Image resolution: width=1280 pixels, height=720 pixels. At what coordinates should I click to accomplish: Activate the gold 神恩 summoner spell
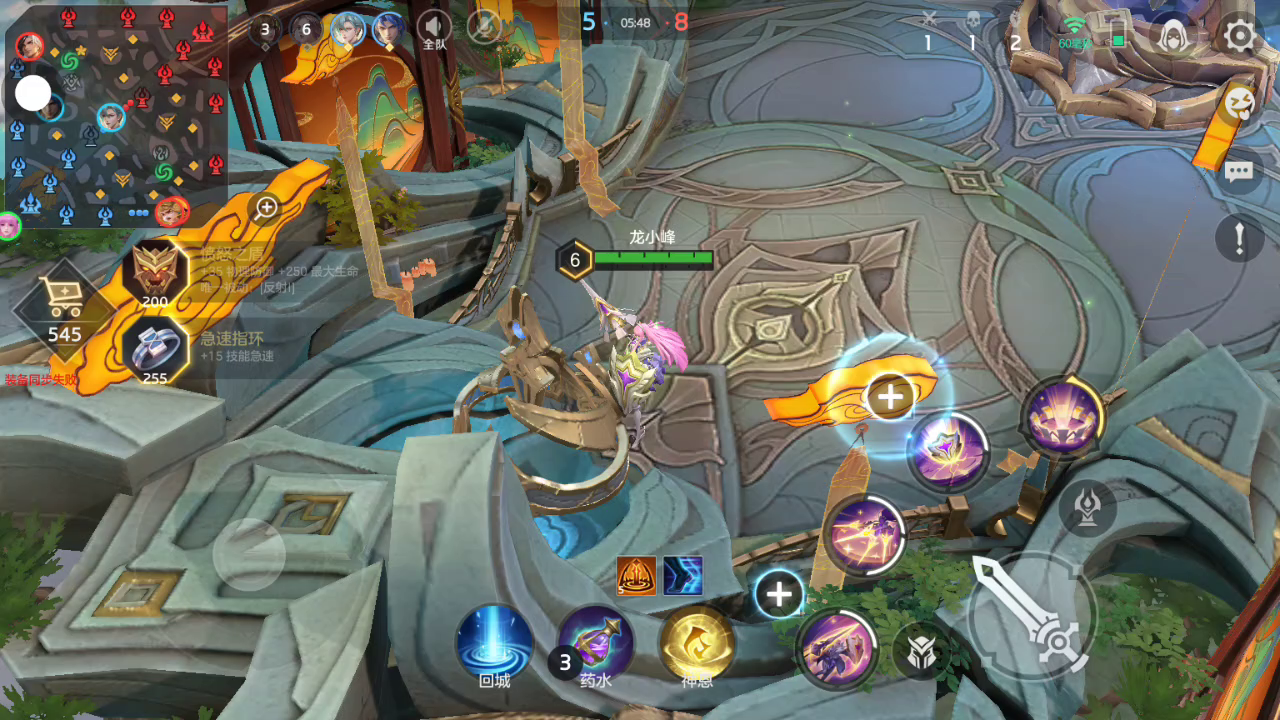(697, 643)
